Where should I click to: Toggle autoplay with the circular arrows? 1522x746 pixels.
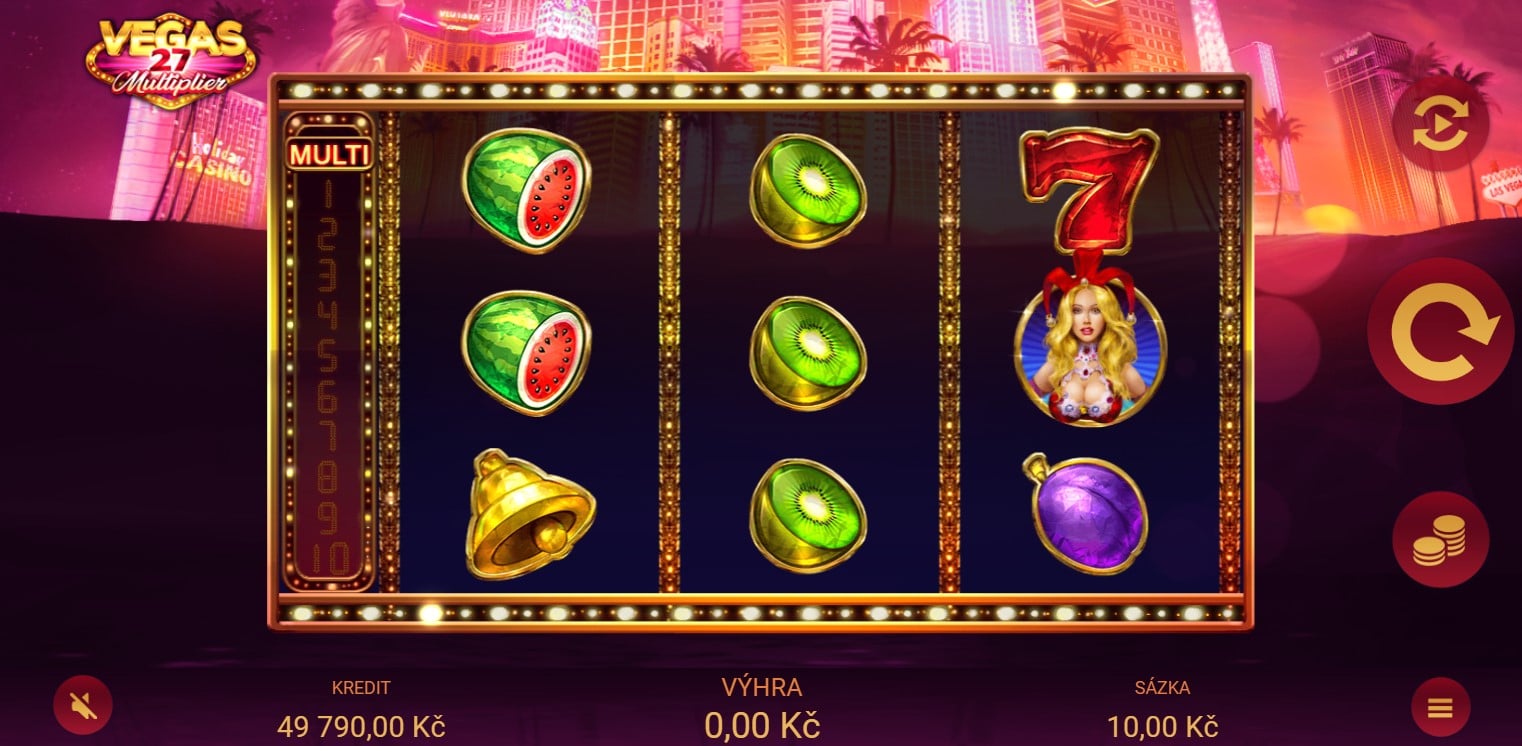(x=1438, y=122)
